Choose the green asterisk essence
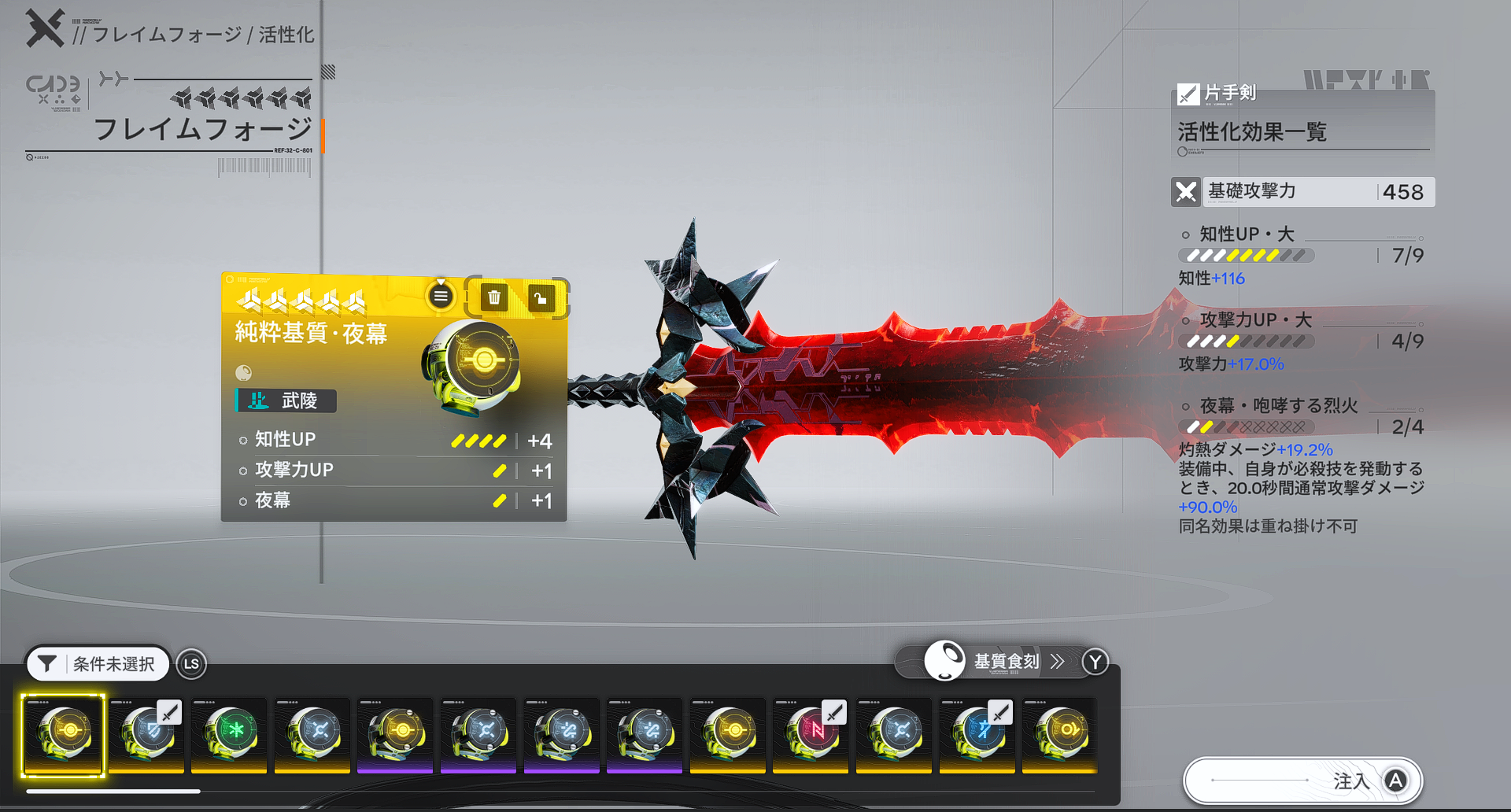This screenshot has width=1511, height=812. pos(229,735)
